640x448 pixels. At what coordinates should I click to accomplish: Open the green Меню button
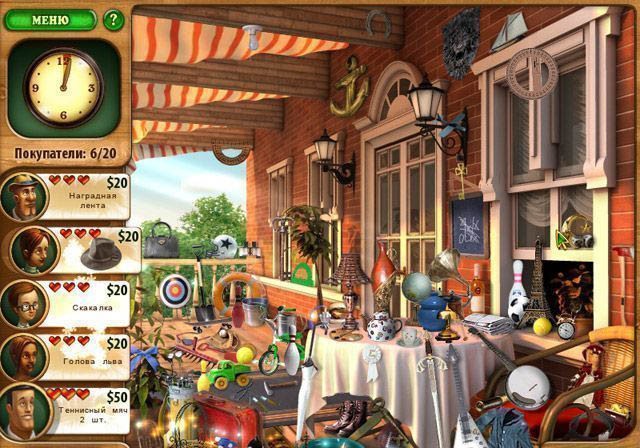(x=49, y=19)
